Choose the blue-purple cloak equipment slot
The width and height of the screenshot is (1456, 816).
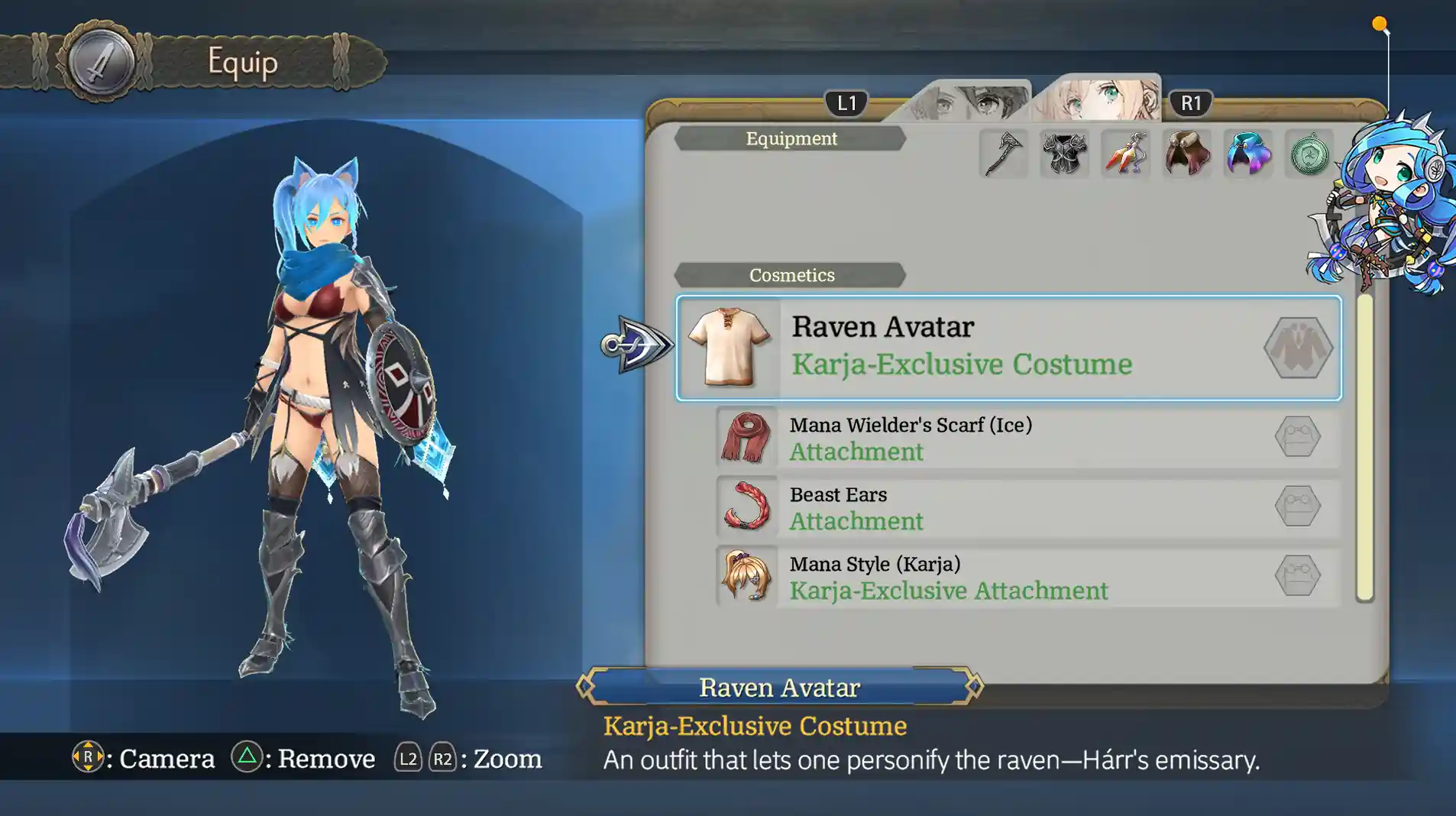1247,154
